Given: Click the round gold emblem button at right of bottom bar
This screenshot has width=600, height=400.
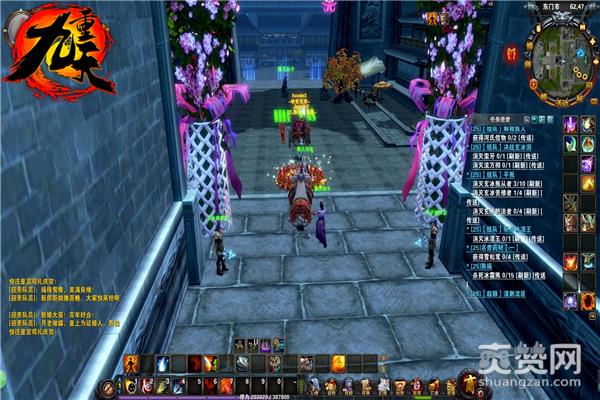Looking at the screenshot, I should 467,384.
